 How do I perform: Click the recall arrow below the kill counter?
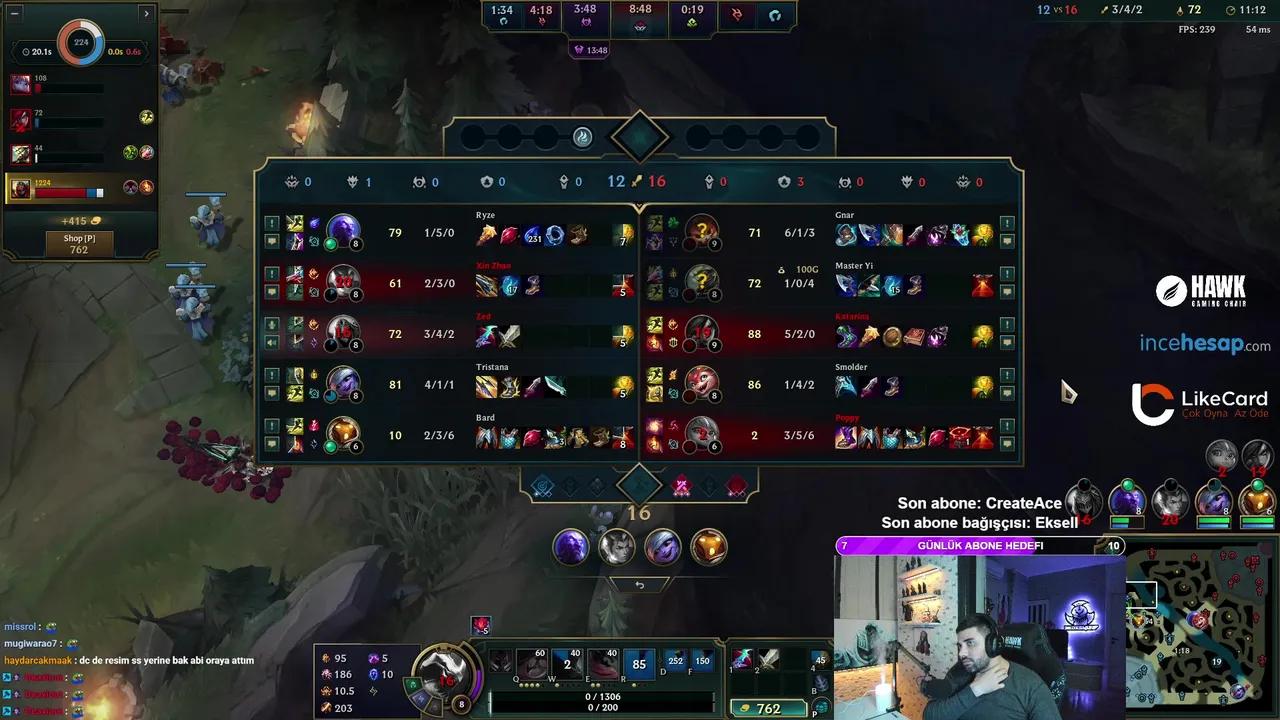point(639,584)
